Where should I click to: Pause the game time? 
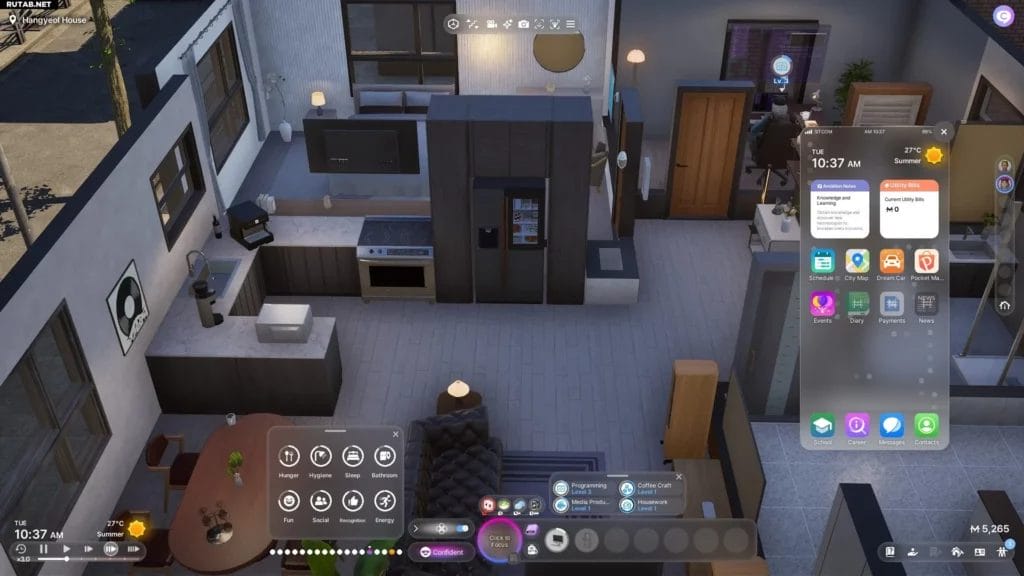point(43,549)
